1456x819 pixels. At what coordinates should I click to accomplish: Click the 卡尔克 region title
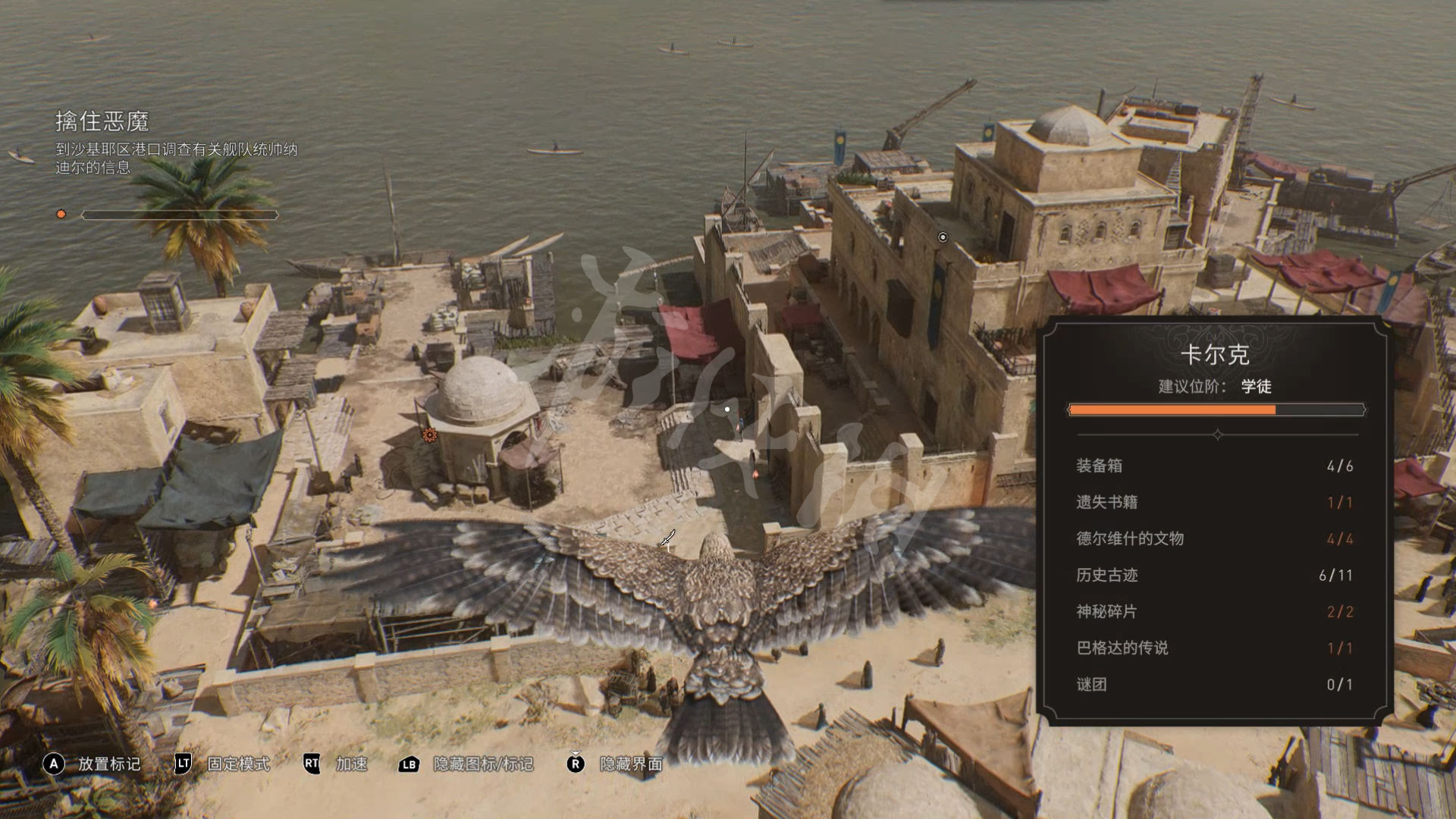pyautogui.click(x=1215, y=355)
